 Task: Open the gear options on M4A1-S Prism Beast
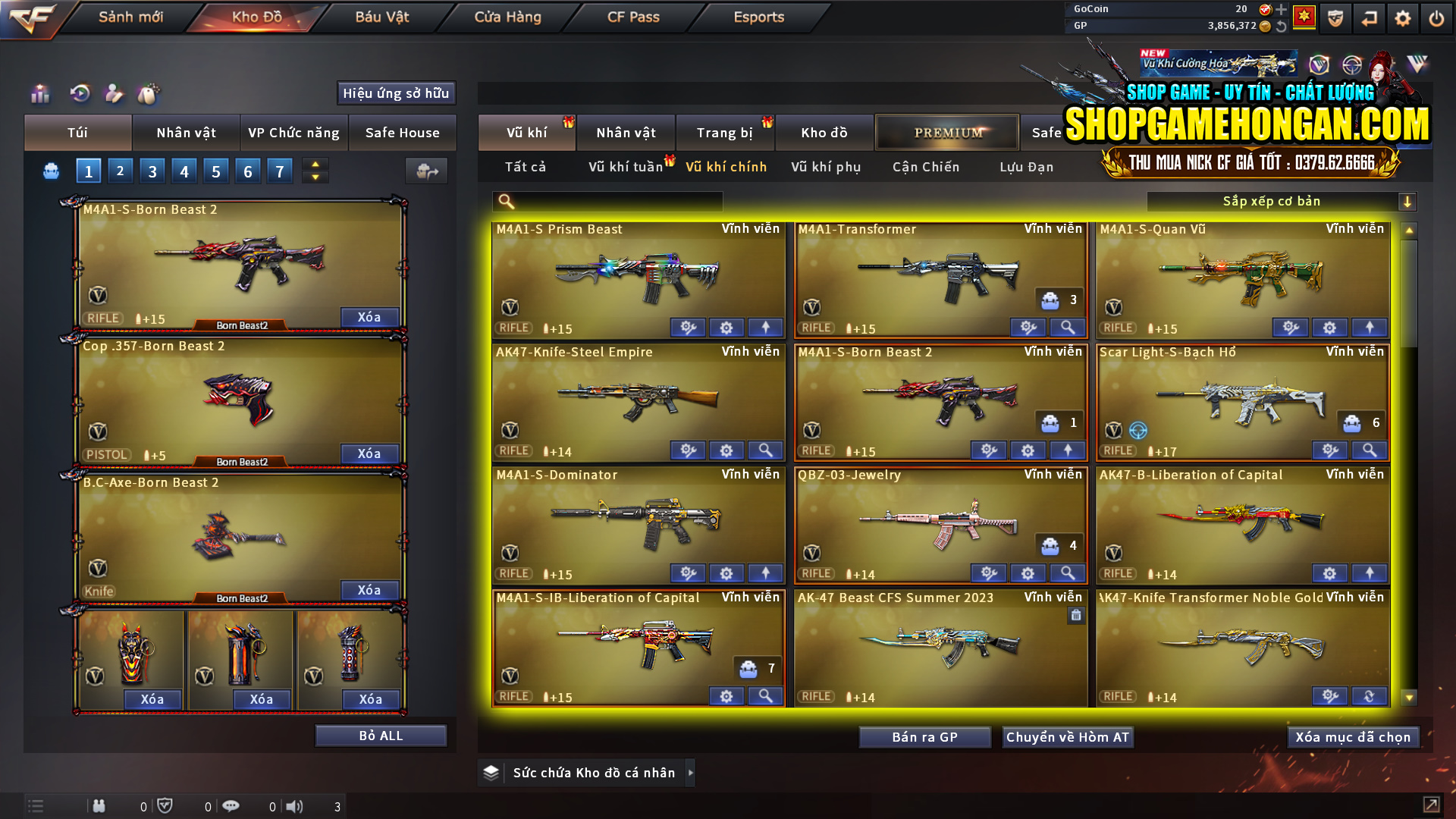click(x=726, y=328)
